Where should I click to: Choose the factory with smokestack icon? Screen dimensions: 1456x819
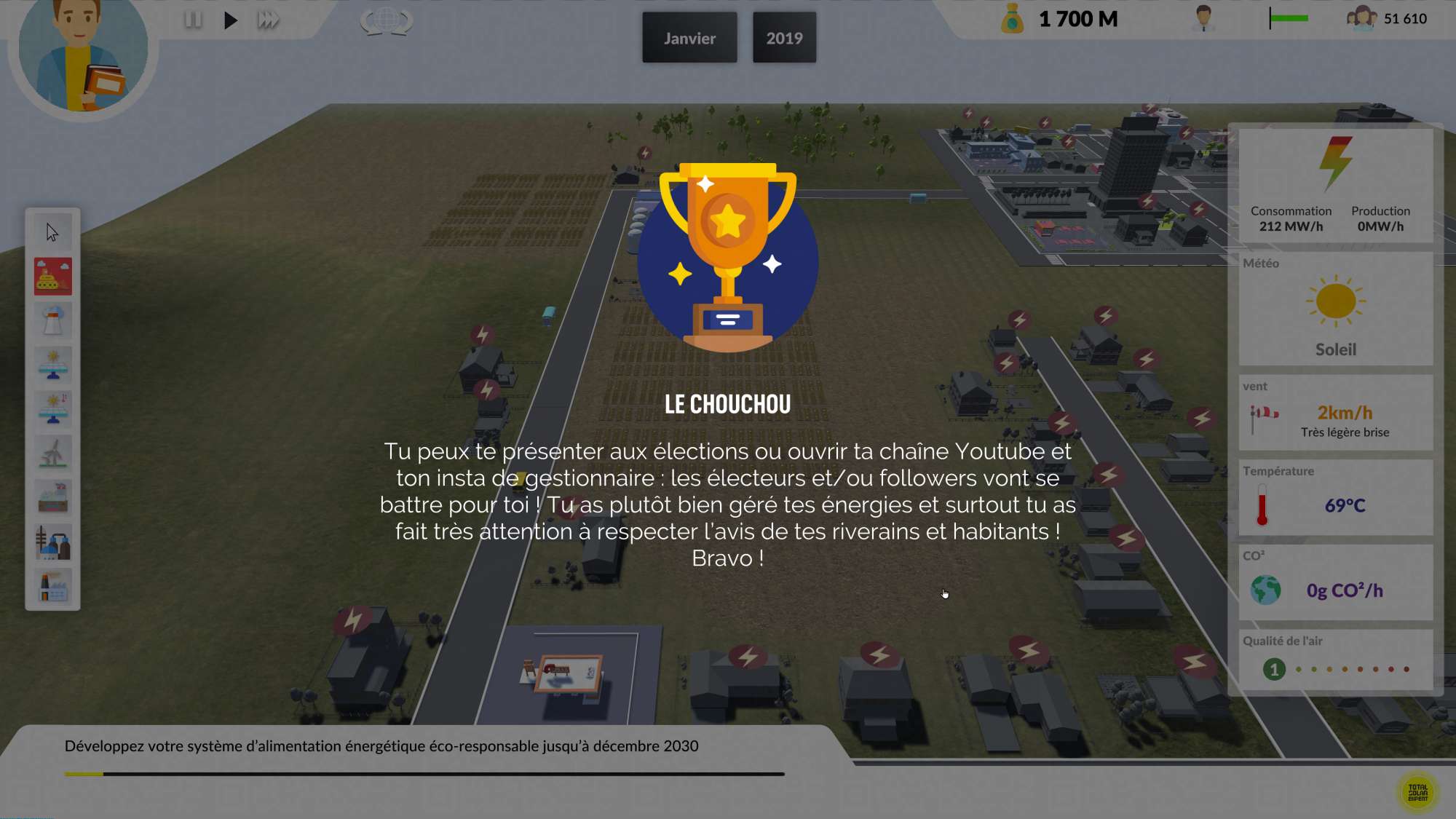click(x=52, y=586)
